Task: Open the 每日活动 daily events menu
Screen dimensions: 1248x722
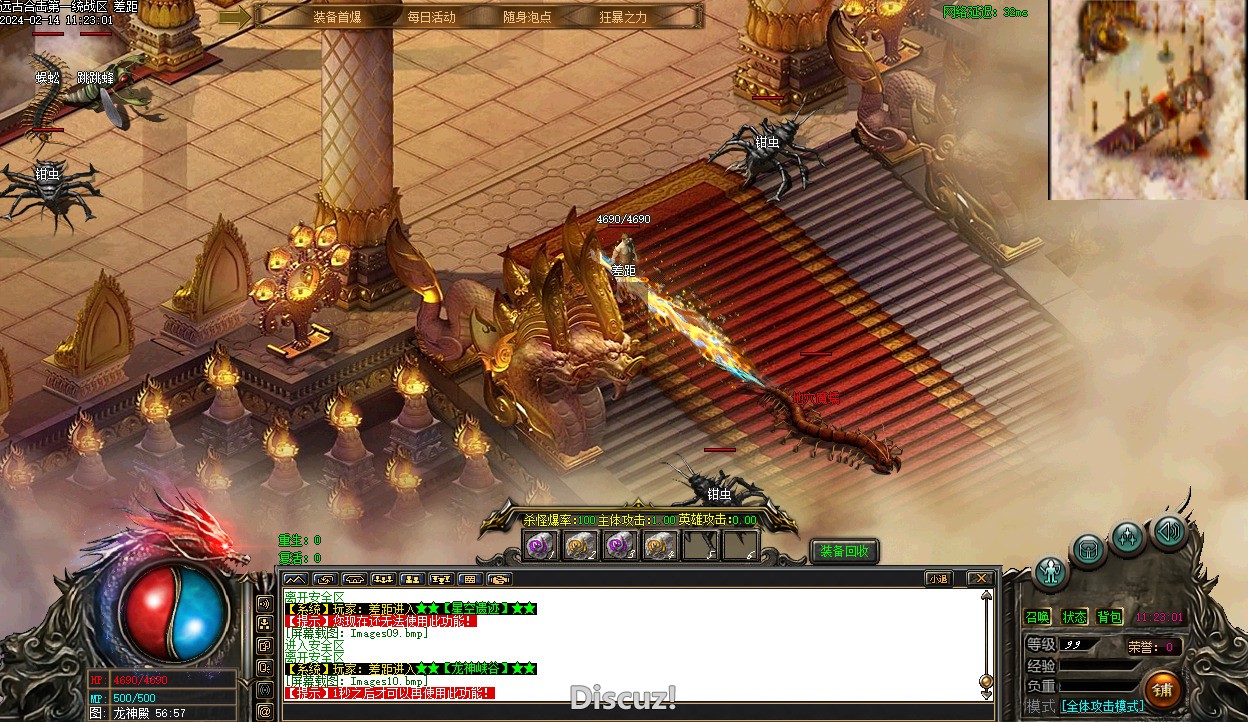Action: coord(431,17)
